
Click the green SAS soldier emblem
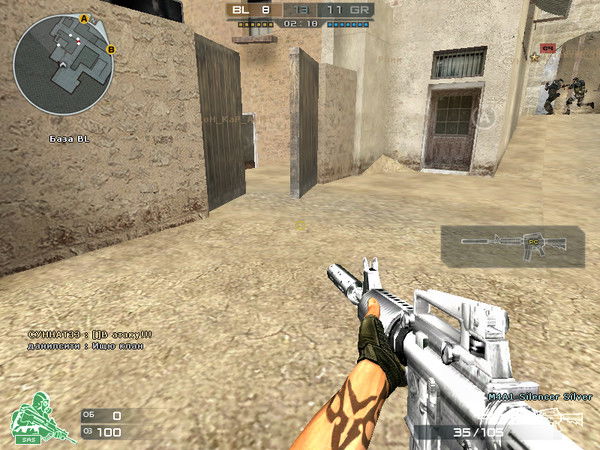[36, 420]
